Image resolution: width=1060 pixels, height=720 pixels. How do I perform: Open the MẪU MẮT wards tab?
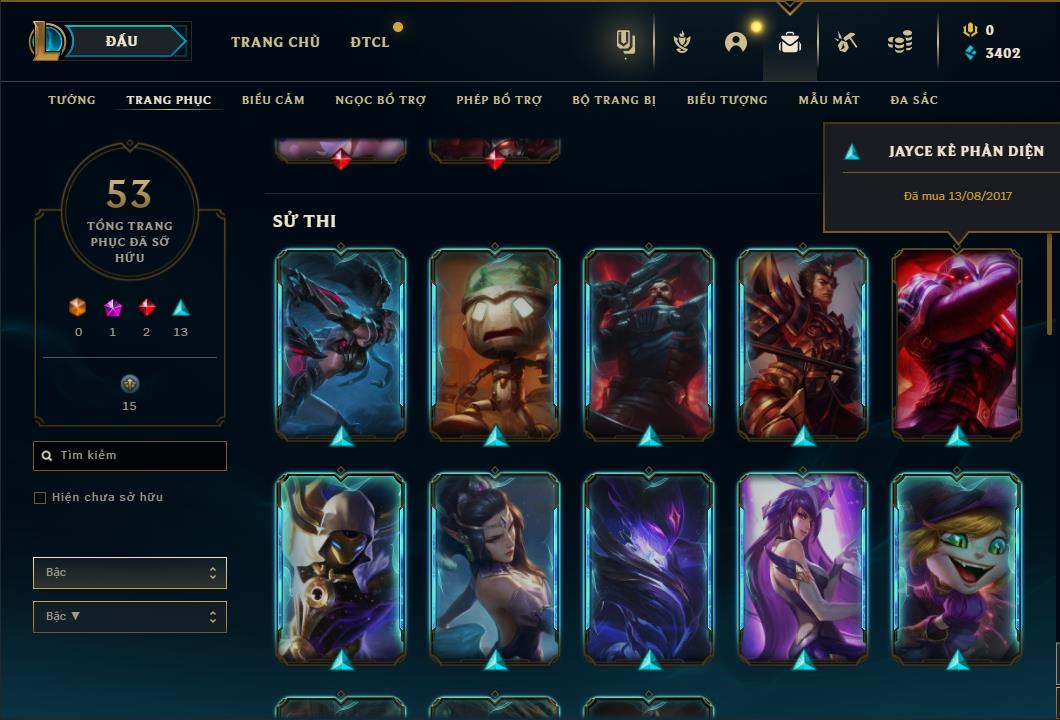pyautogui.click(x=828, y=100)
